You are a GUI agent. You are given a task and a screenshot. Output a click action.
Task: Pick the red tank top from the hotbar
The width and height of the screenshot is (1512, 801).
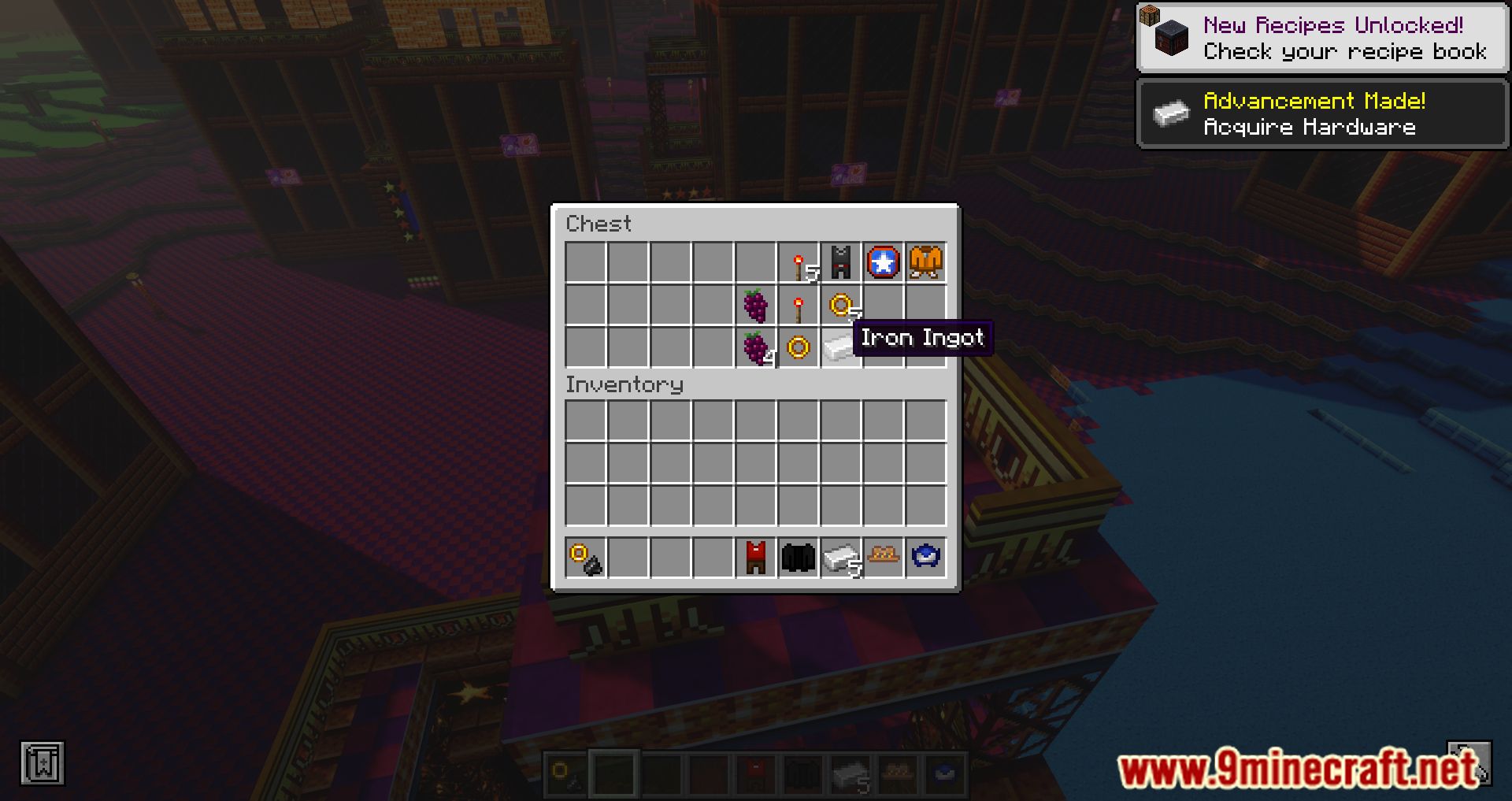756,556
